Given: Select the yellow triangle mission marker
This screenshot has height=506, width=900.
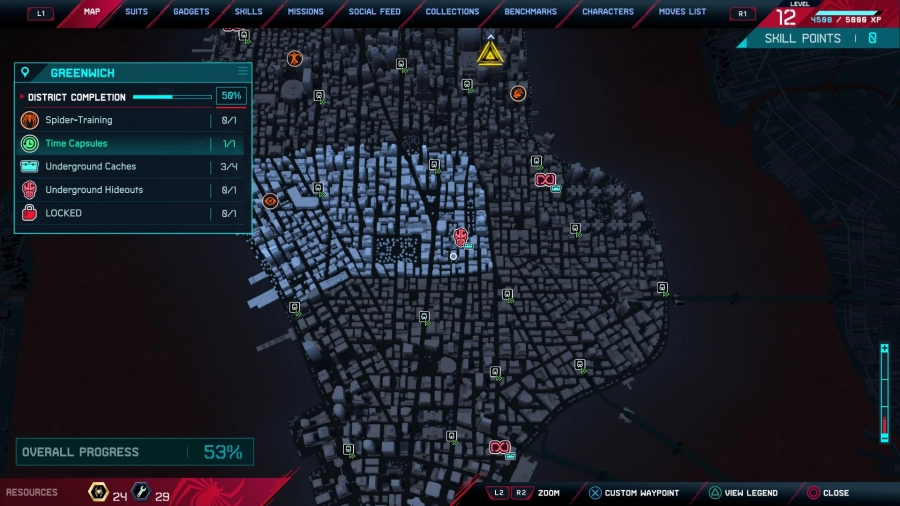Looking at the screenshot, I should point(490,53).
